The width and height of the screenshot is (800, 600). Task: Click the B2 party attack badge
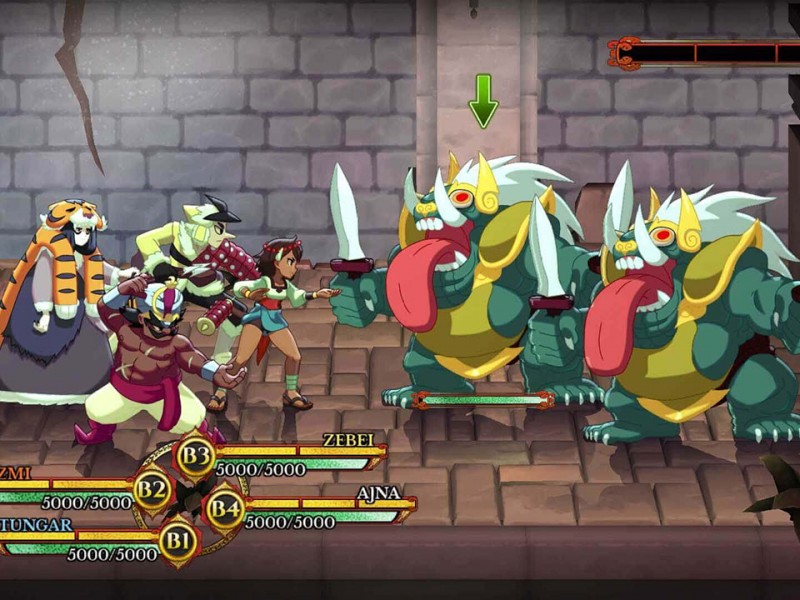pos(152,490)
